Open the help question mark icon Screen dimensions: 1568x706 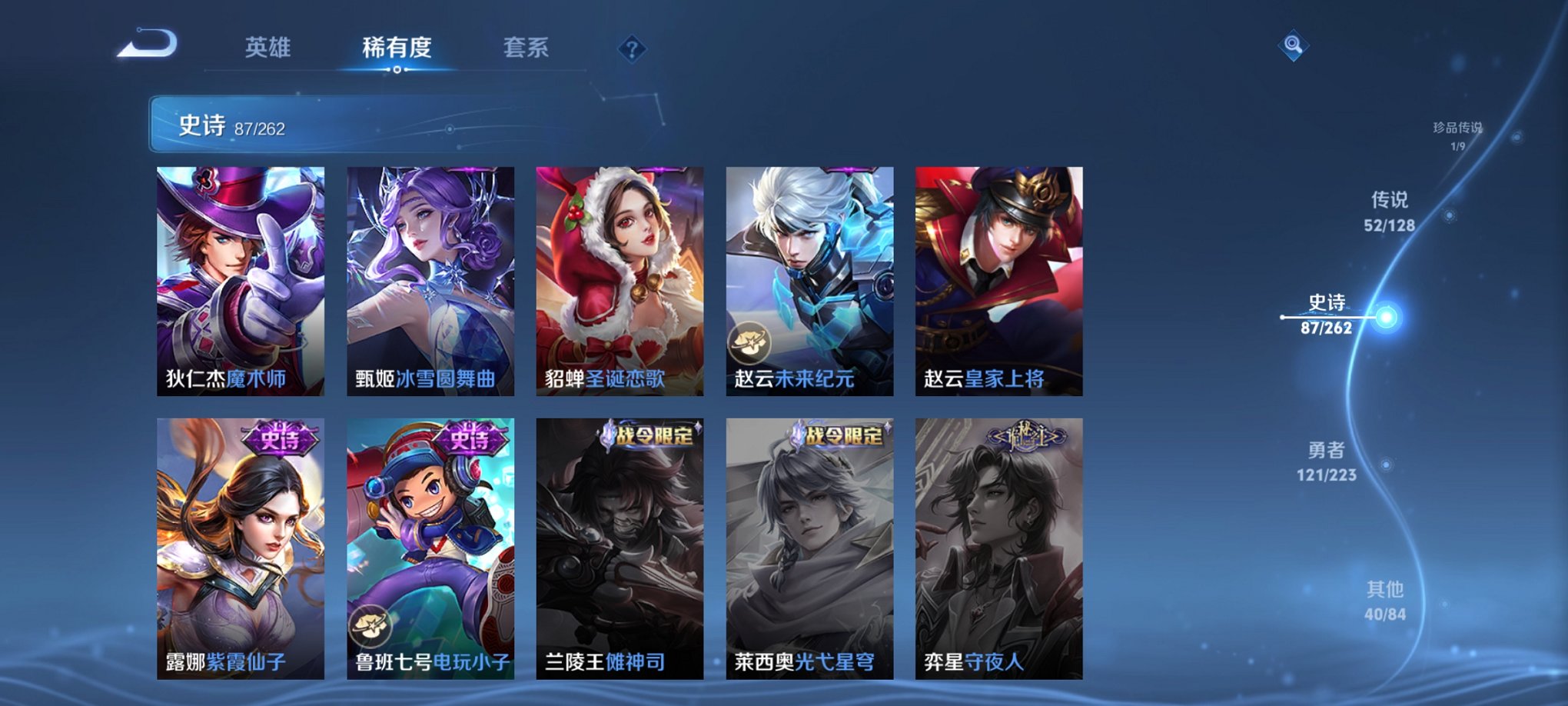632,49
